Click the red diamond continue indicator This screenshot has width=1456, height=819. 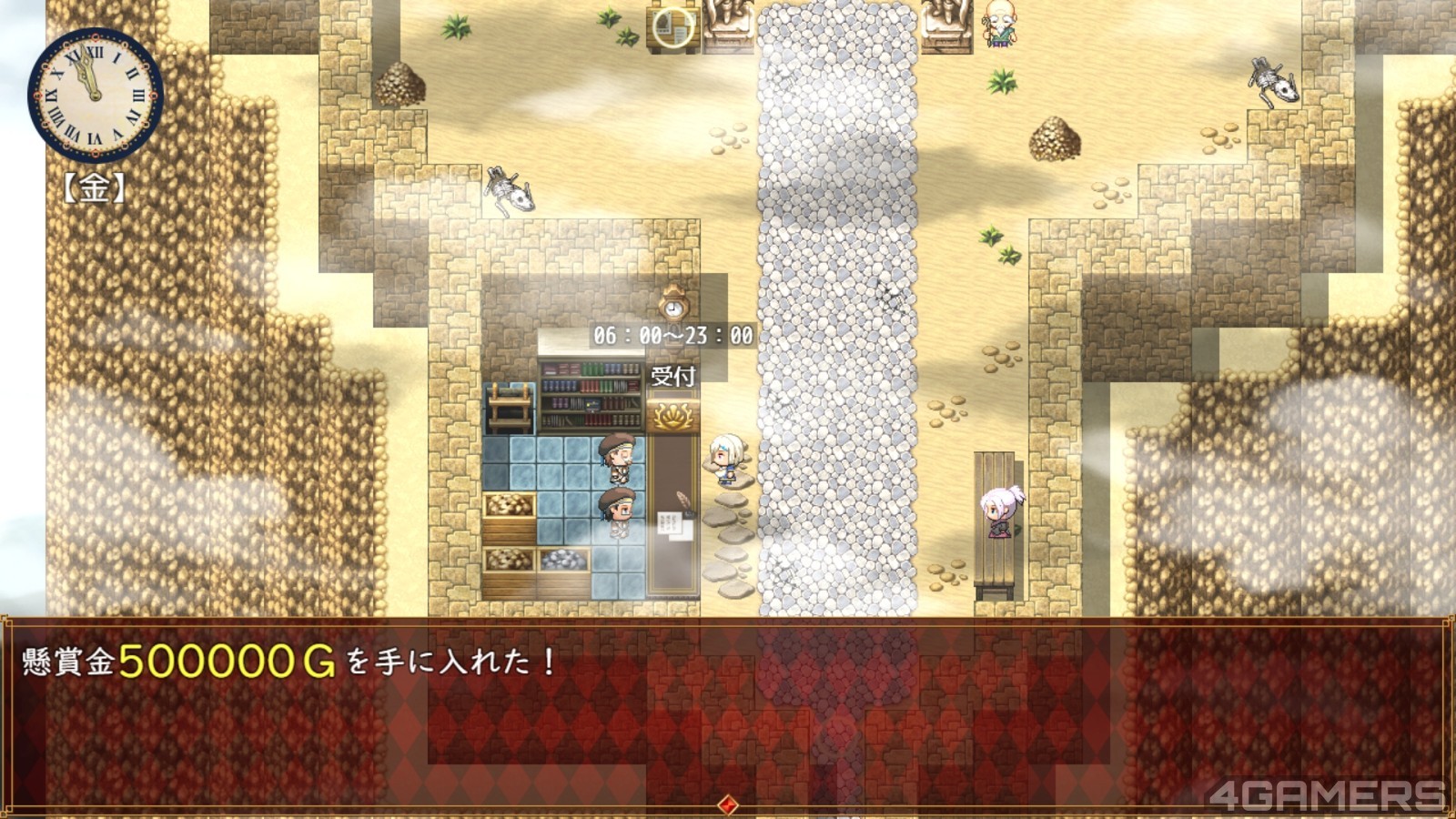click(727, 804)
